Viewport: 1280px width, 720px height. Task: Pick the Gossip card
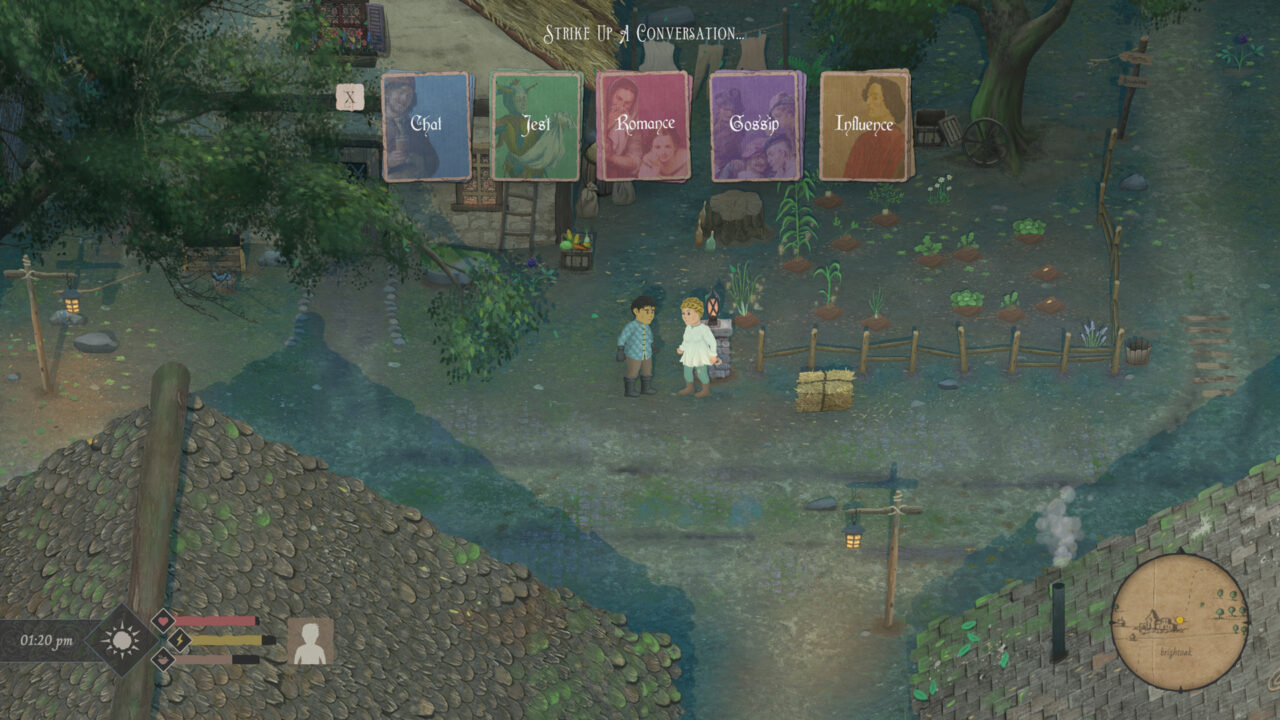click(x=752, y=125)
